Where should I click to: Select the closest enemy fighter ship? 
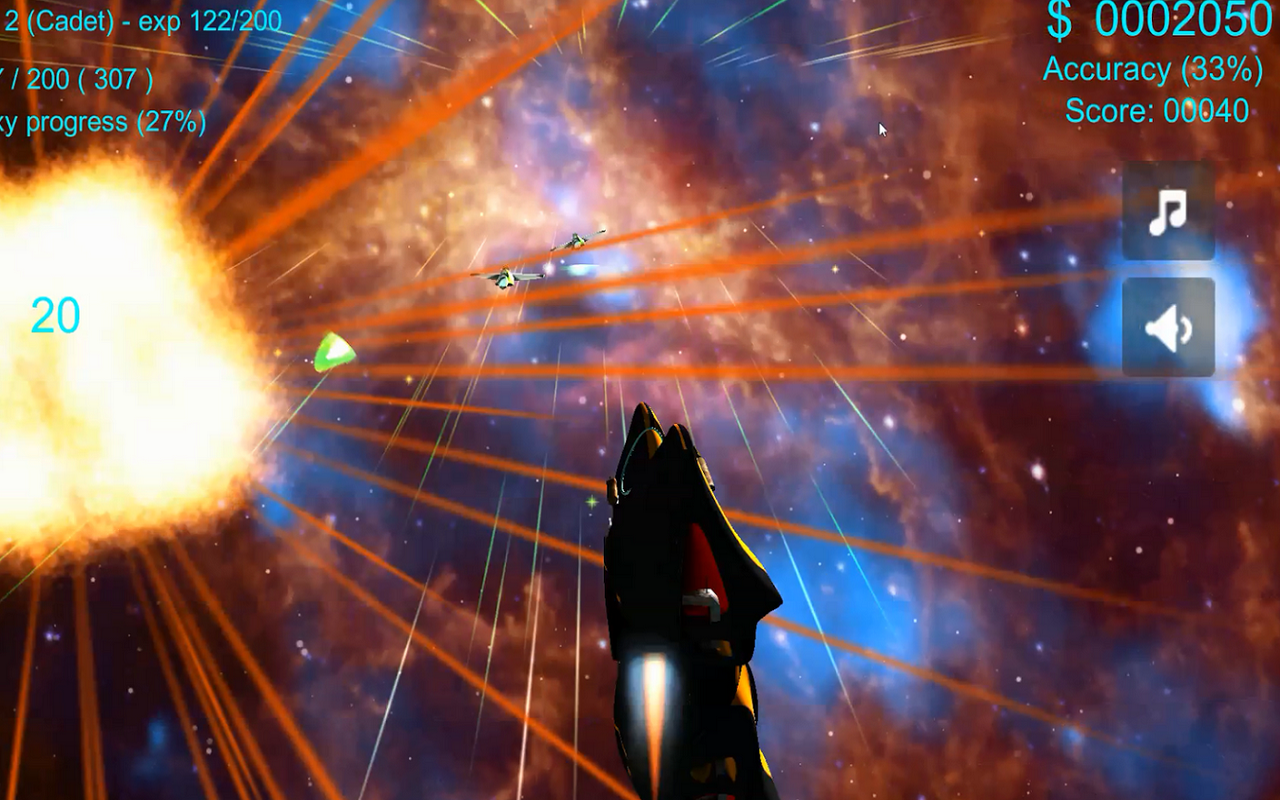pos(505,277)
